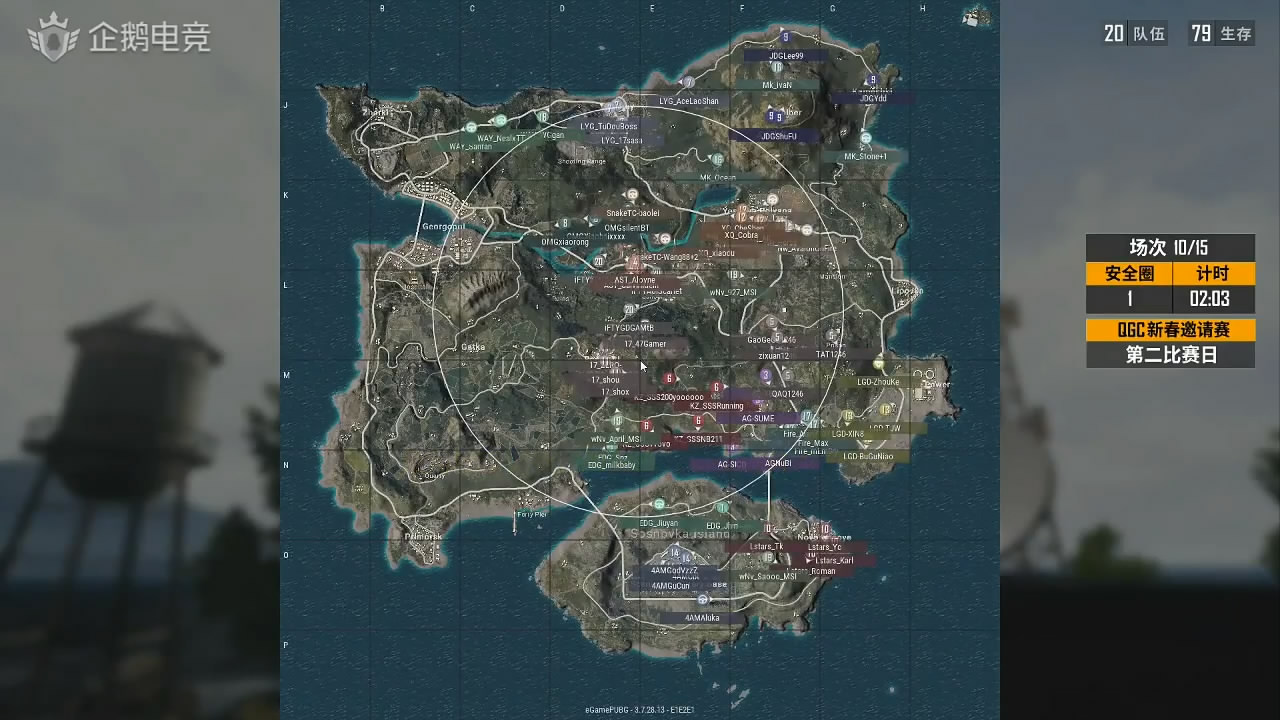1280x720 pixels.
Task: Select the vehicle icon below 4AMGuCun
Action: tap(703, 599)
